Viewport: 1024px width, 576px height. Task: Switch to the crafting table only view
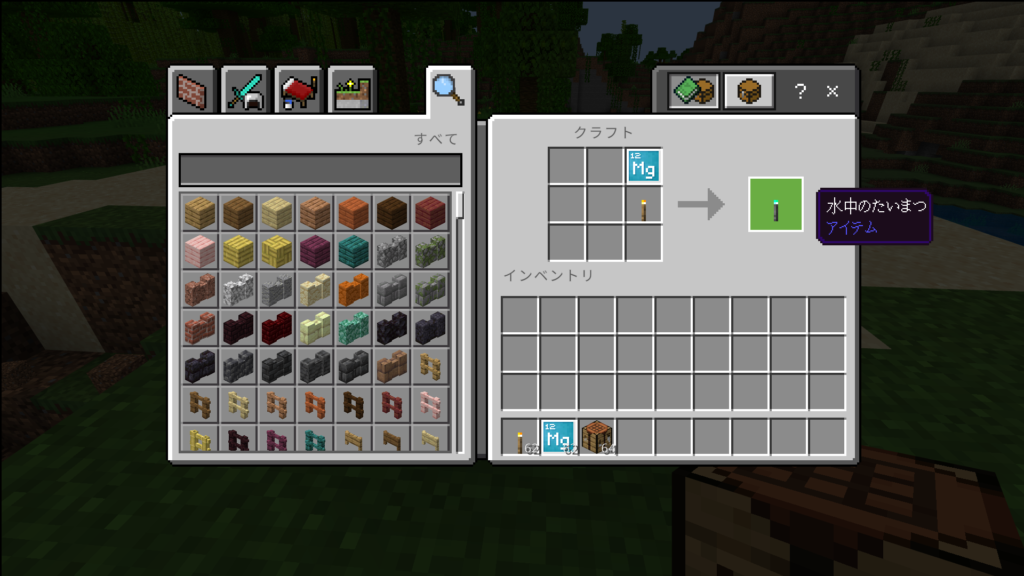point(749,92)
